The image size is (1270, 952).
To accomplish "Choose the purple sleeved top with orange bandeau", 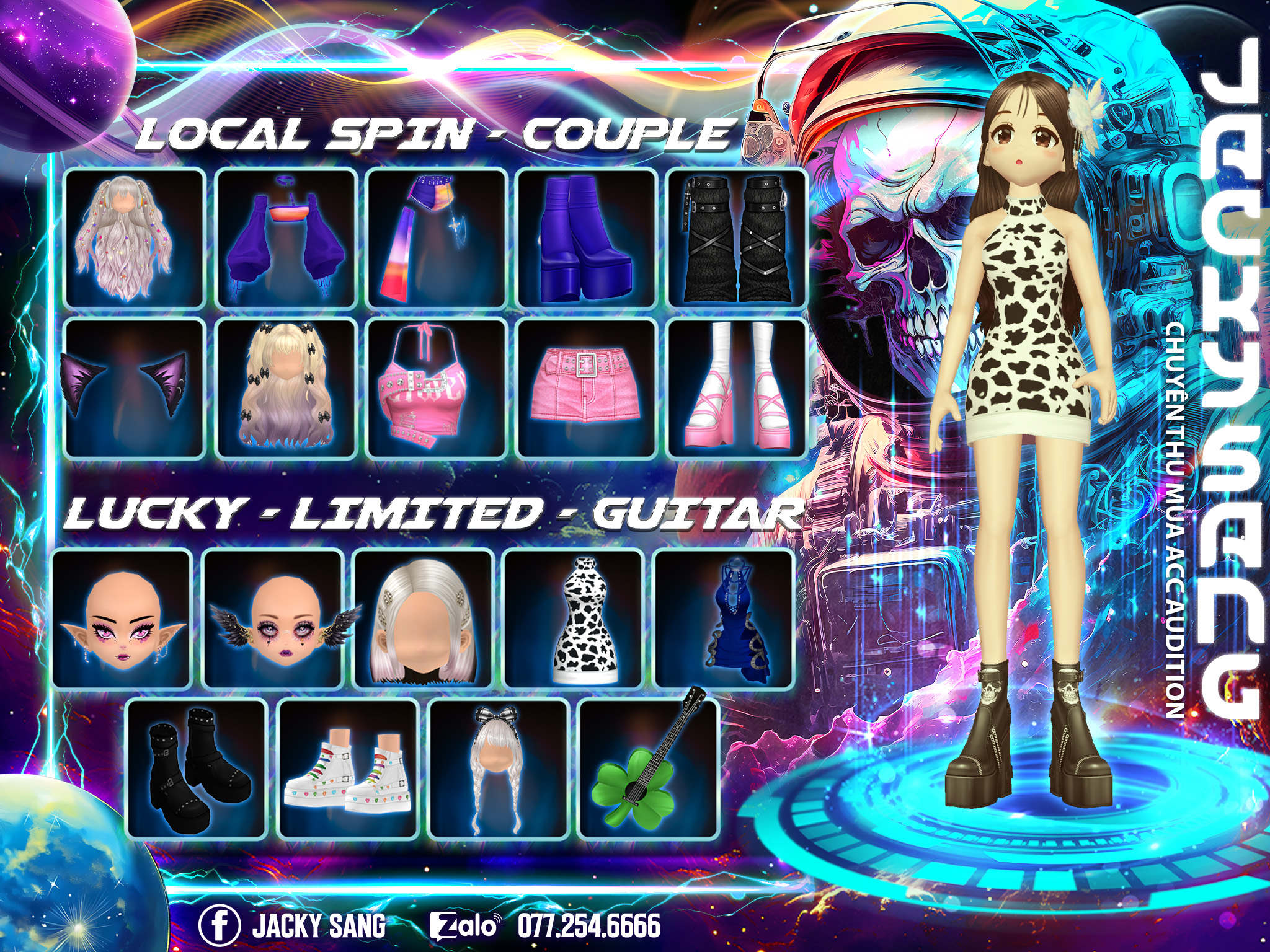I will pos(286,238).
